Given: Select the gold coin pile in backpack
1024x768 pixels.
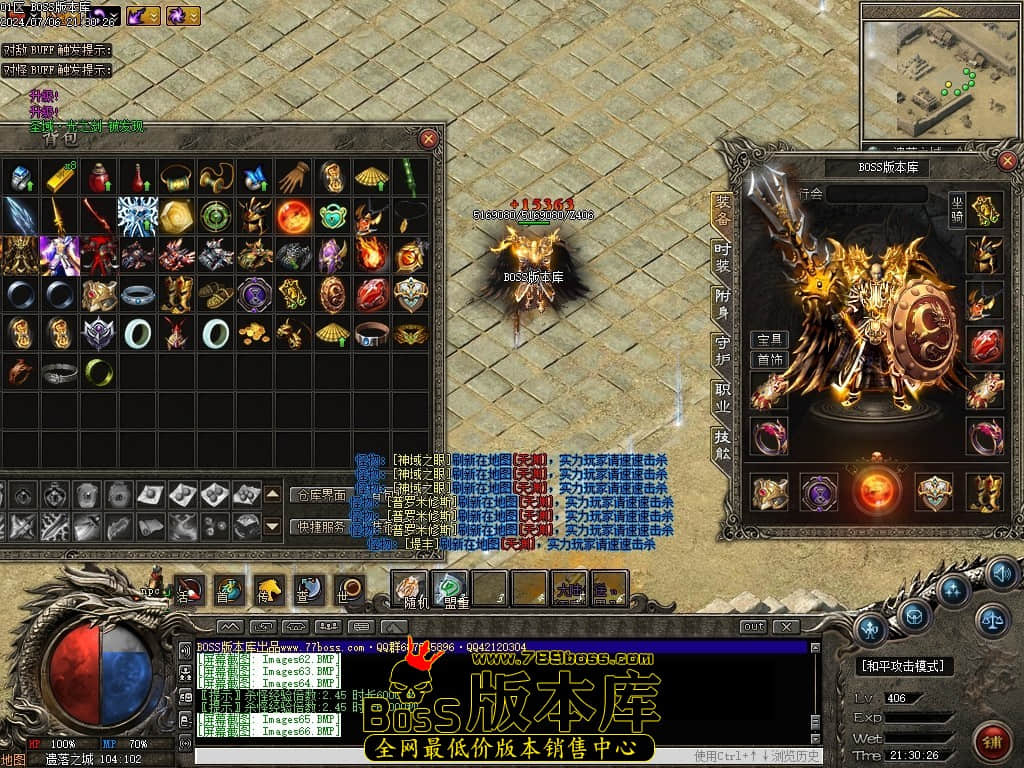Looking at the screenshot, I should pos(254,333).
